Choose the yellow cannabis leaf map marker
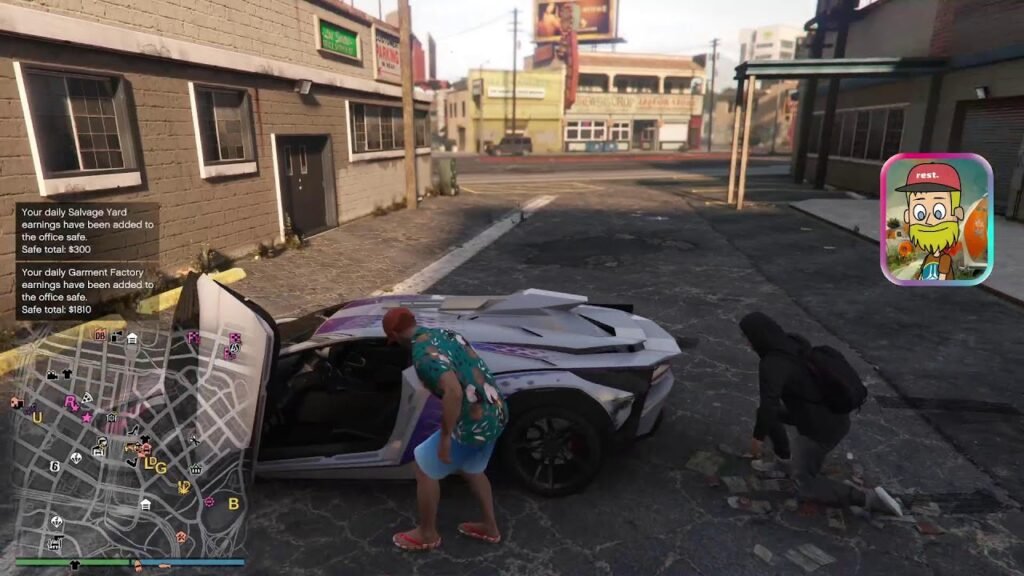 184,488
